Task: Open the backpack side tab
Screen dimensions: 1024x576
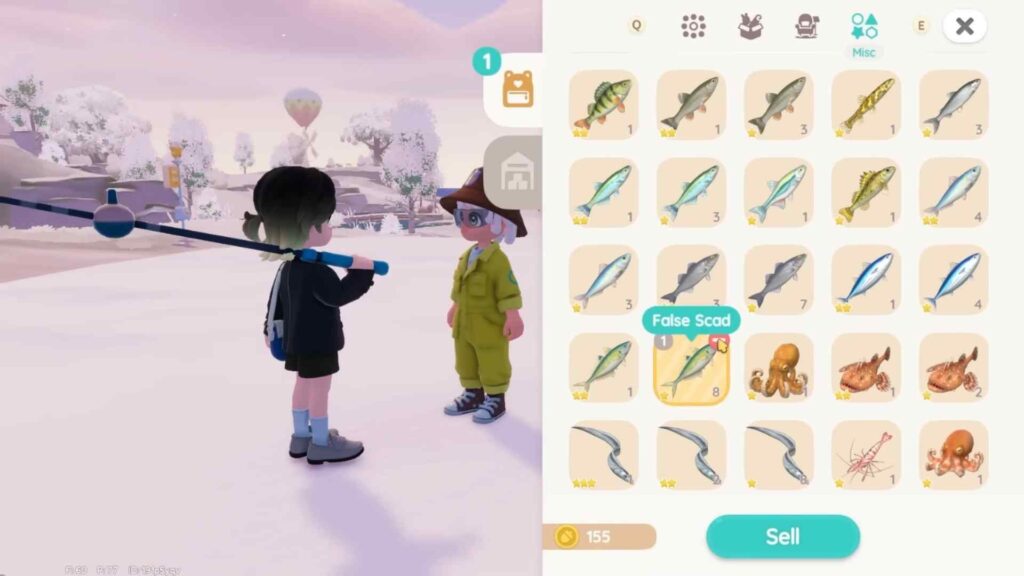Action: [x=517, y=90]
